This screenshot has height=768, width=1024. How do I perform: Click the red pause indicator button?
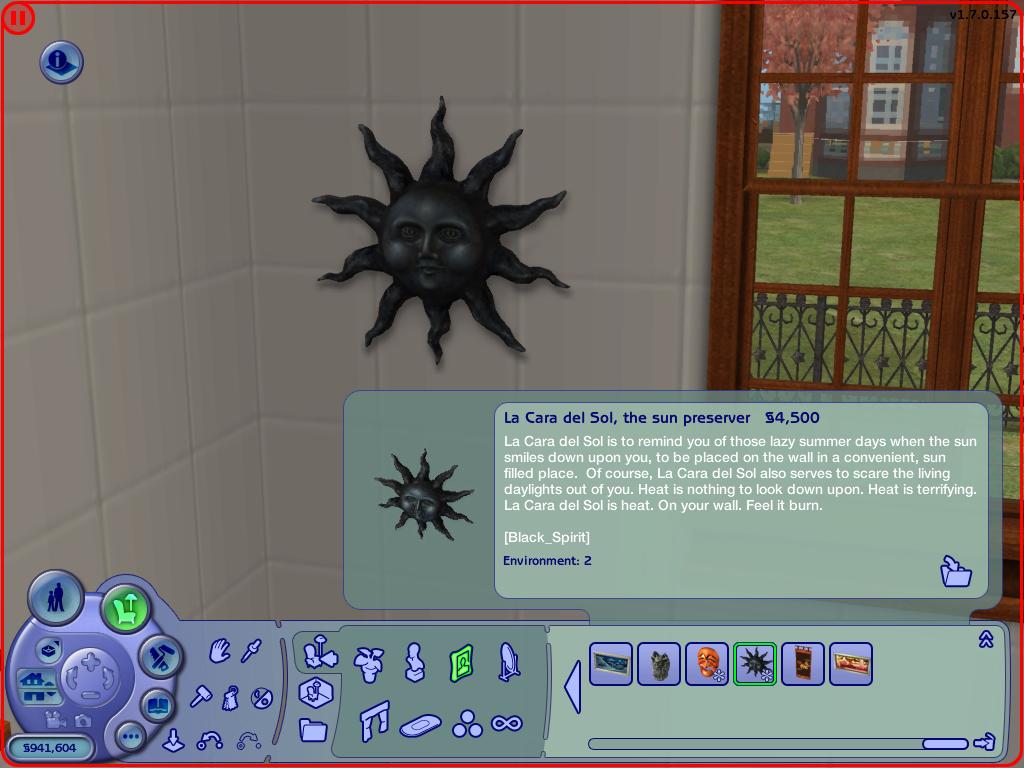pyautogui.click(x=18, y=18)
